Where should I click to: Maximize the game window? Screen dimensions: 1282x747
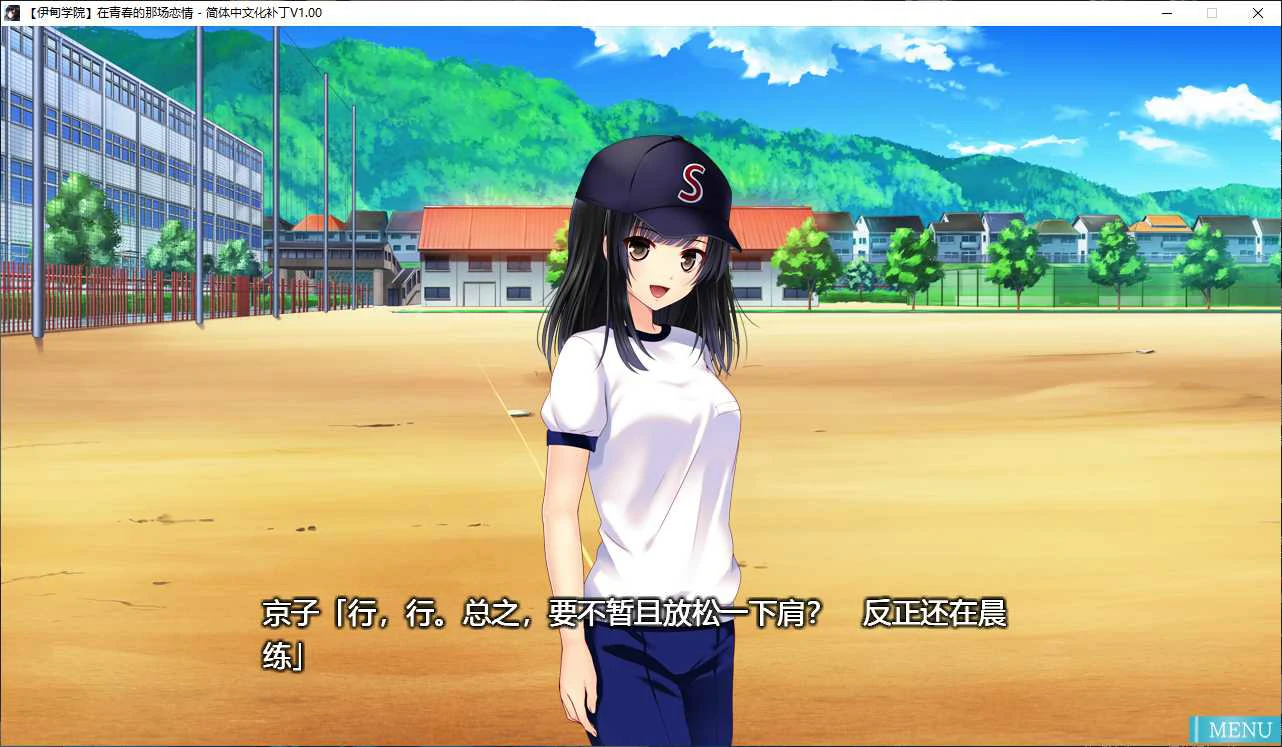pos(1212,13)
